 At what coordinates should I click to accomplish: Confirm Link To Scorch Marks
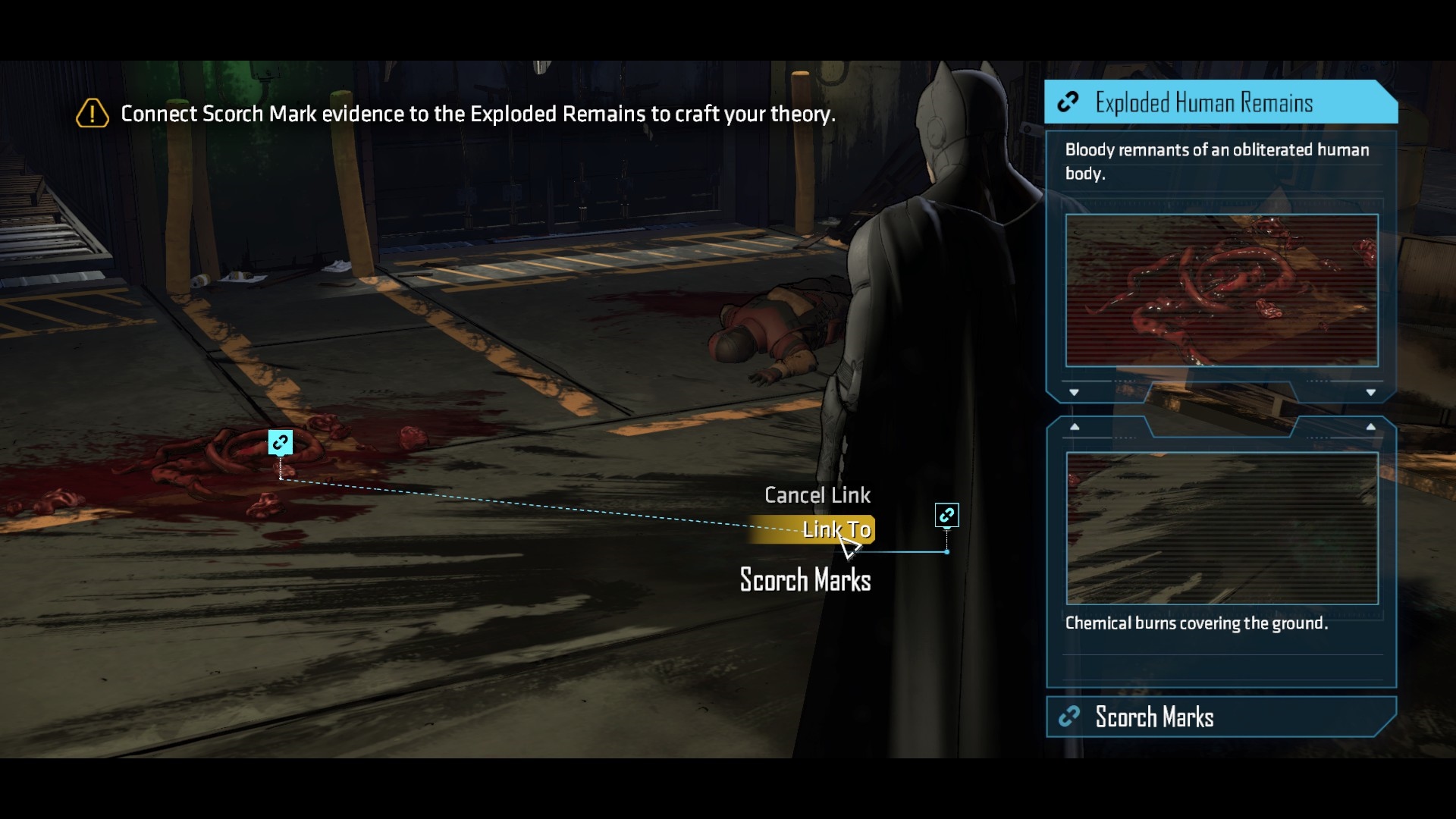834,529
